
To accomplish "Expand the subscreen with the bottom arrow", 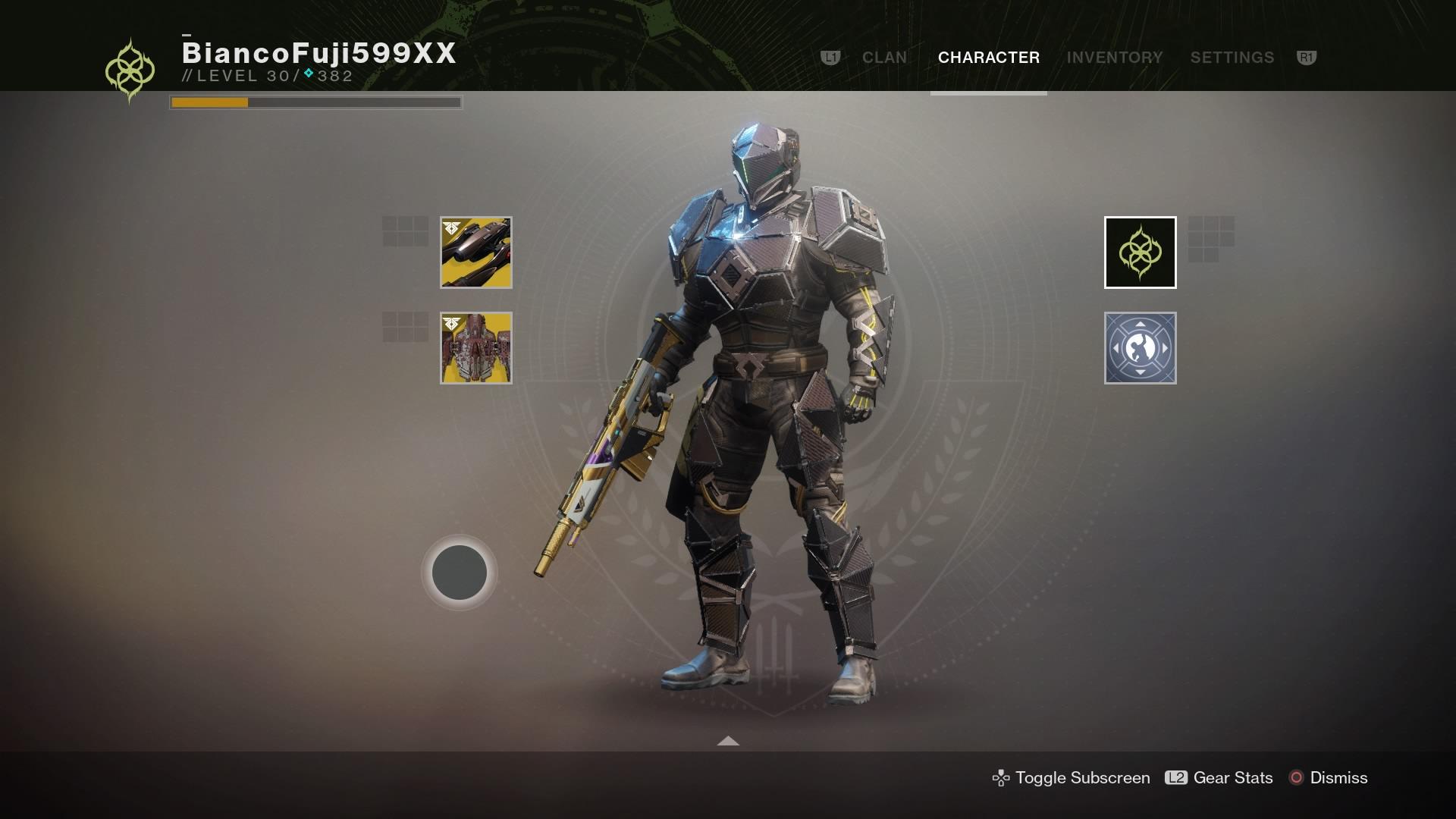I will coord(728,741).
